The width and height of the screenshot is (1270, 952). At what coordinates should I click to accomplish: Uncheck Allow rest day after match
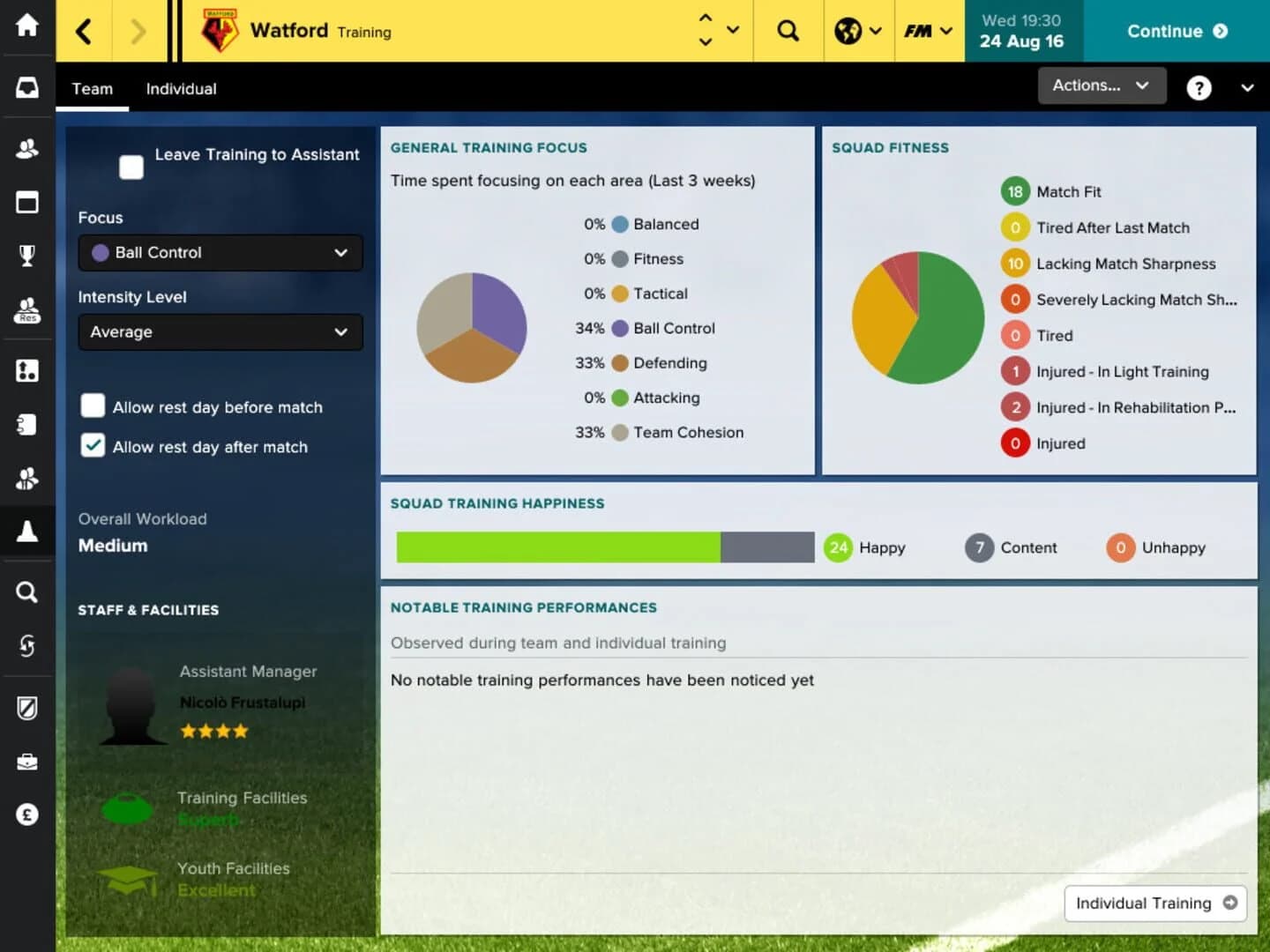pos(93,445)
